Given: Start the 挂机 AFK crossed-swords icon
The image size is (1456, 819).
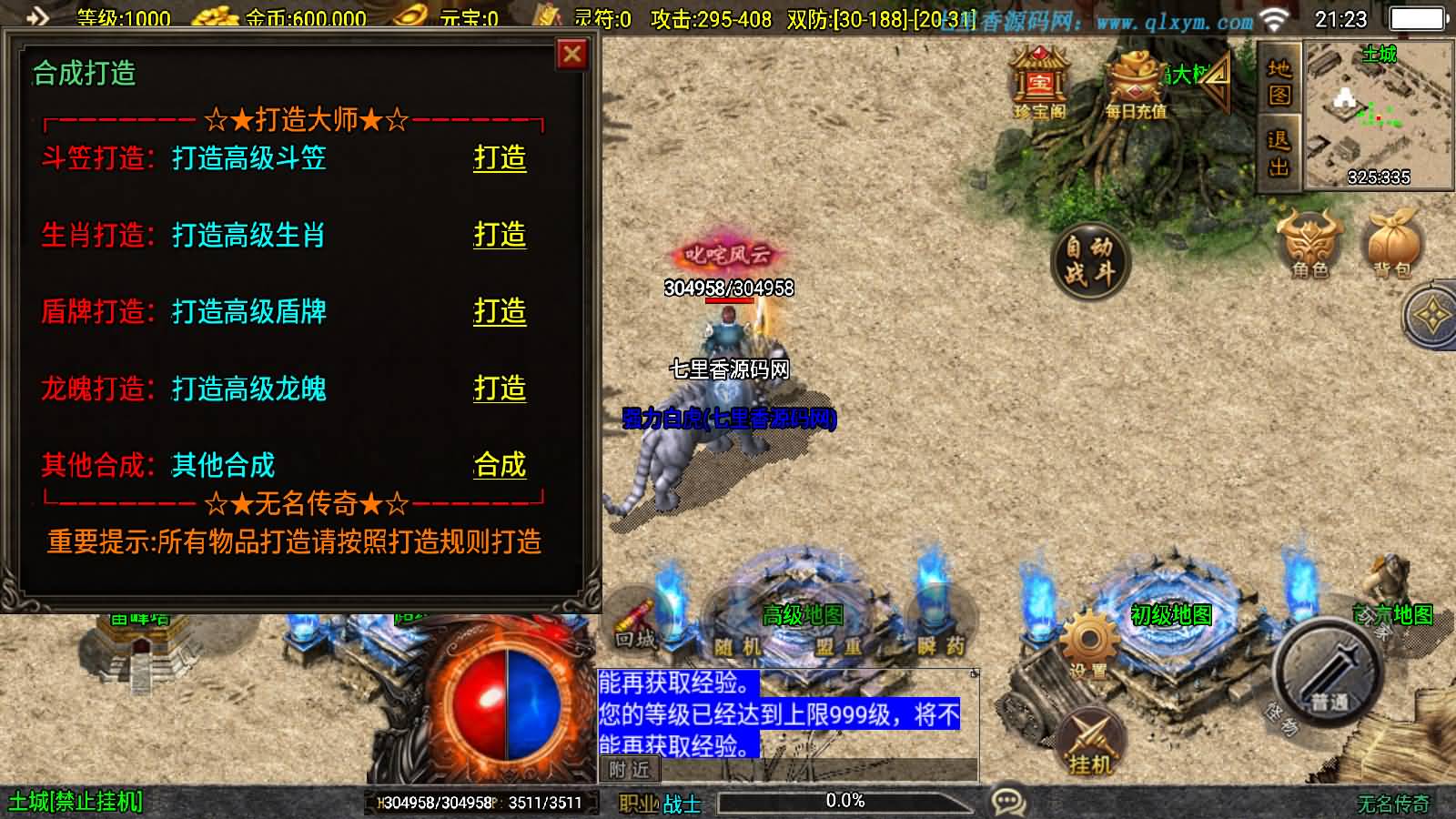Looking at the screenshot, I should tap(1092, 733).
